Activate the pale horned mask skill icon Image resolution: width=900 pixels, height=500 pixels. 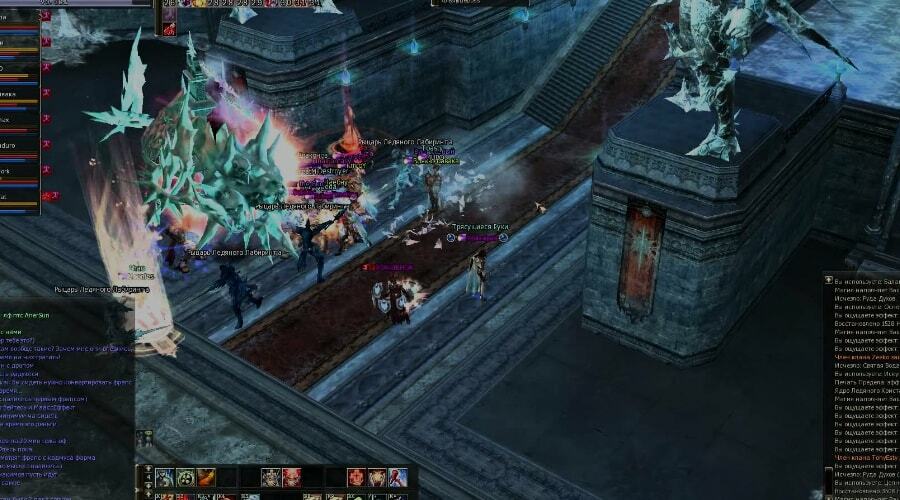pos(271,477)
